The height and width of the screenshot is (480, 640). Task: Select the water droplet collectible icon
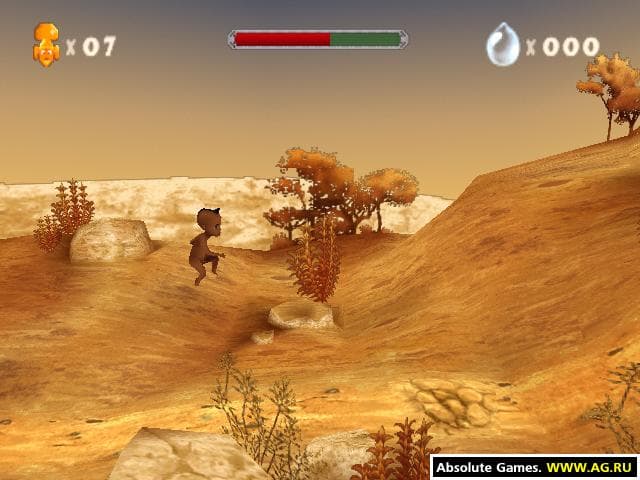coord(502,45)
